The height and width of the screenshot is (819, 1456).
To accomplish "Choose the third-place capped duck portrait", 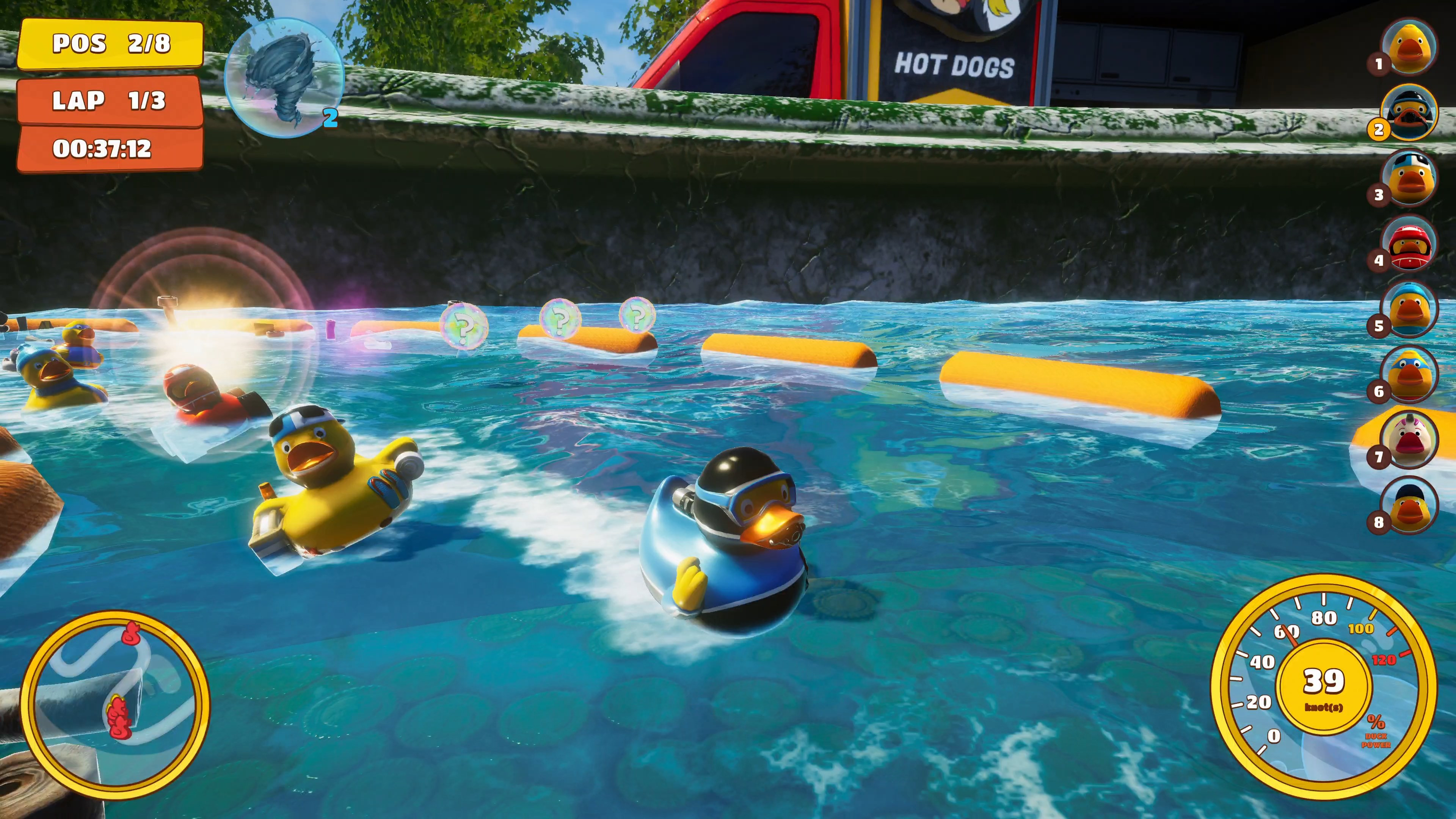I will click(1408, 178).
